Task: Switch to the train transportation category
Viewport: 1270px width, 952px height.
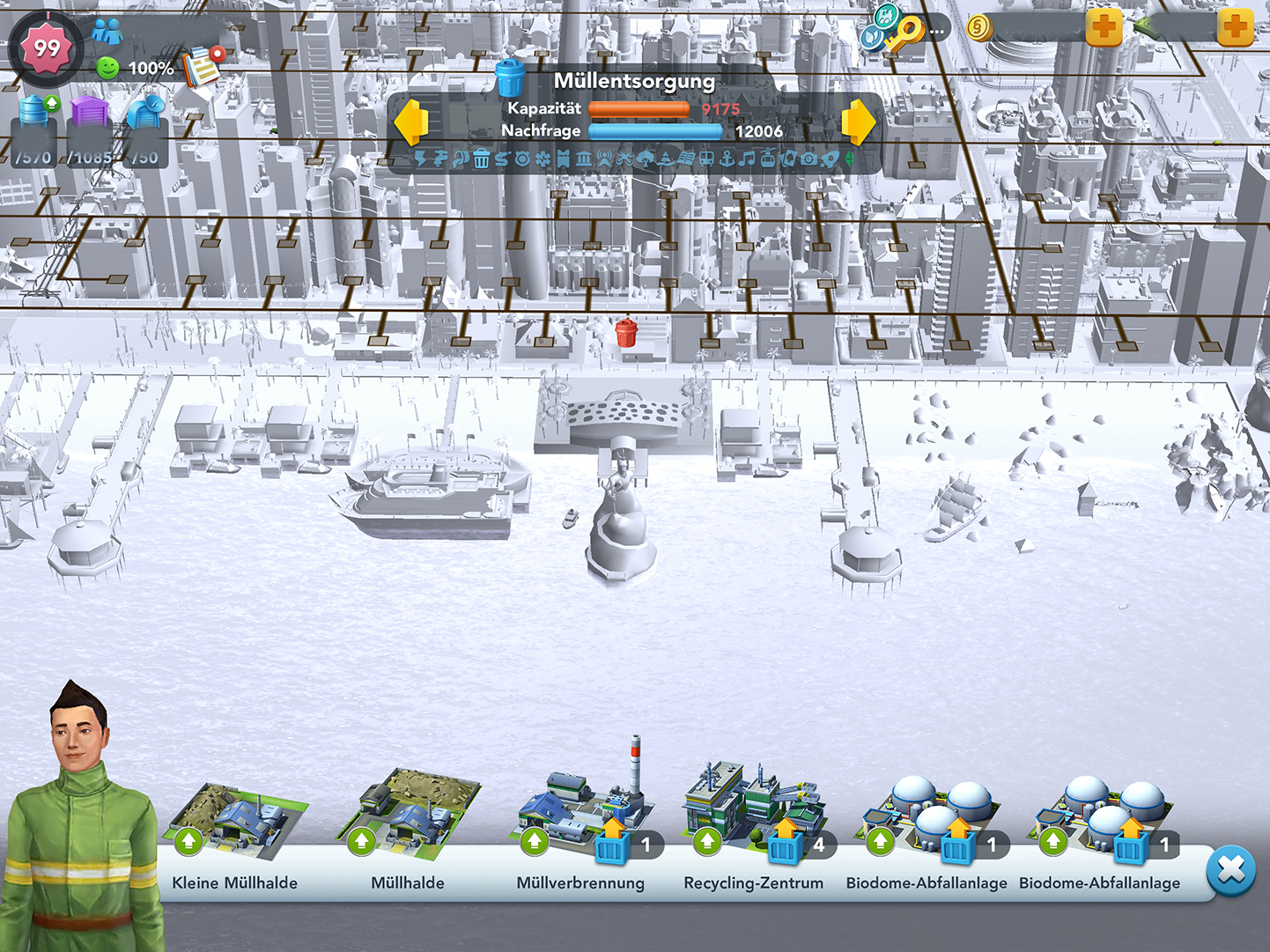Action: click(706, 159)
